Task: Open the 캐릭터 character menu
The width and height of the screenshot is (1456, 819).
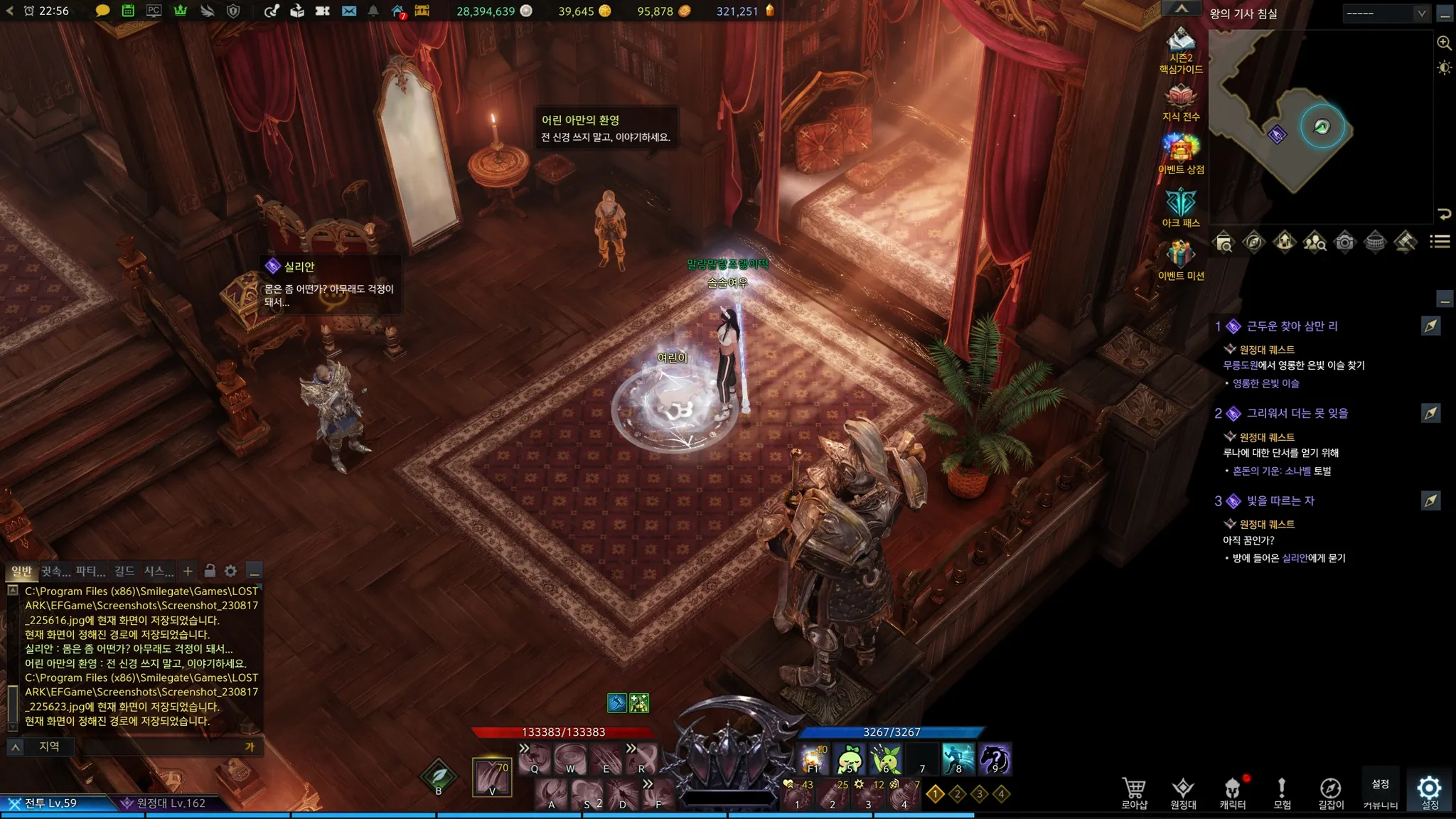Action: (x=1232, y=792)
